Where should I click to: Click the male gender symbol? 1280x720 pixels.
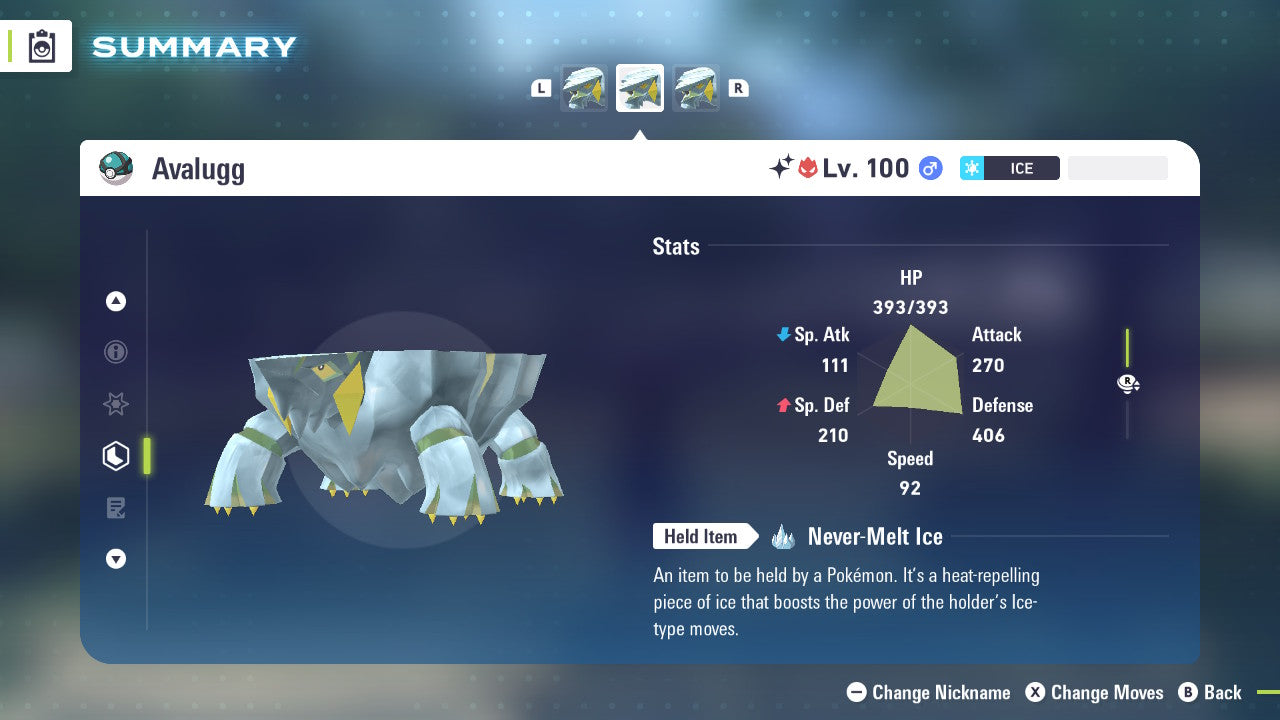[930, 168]
